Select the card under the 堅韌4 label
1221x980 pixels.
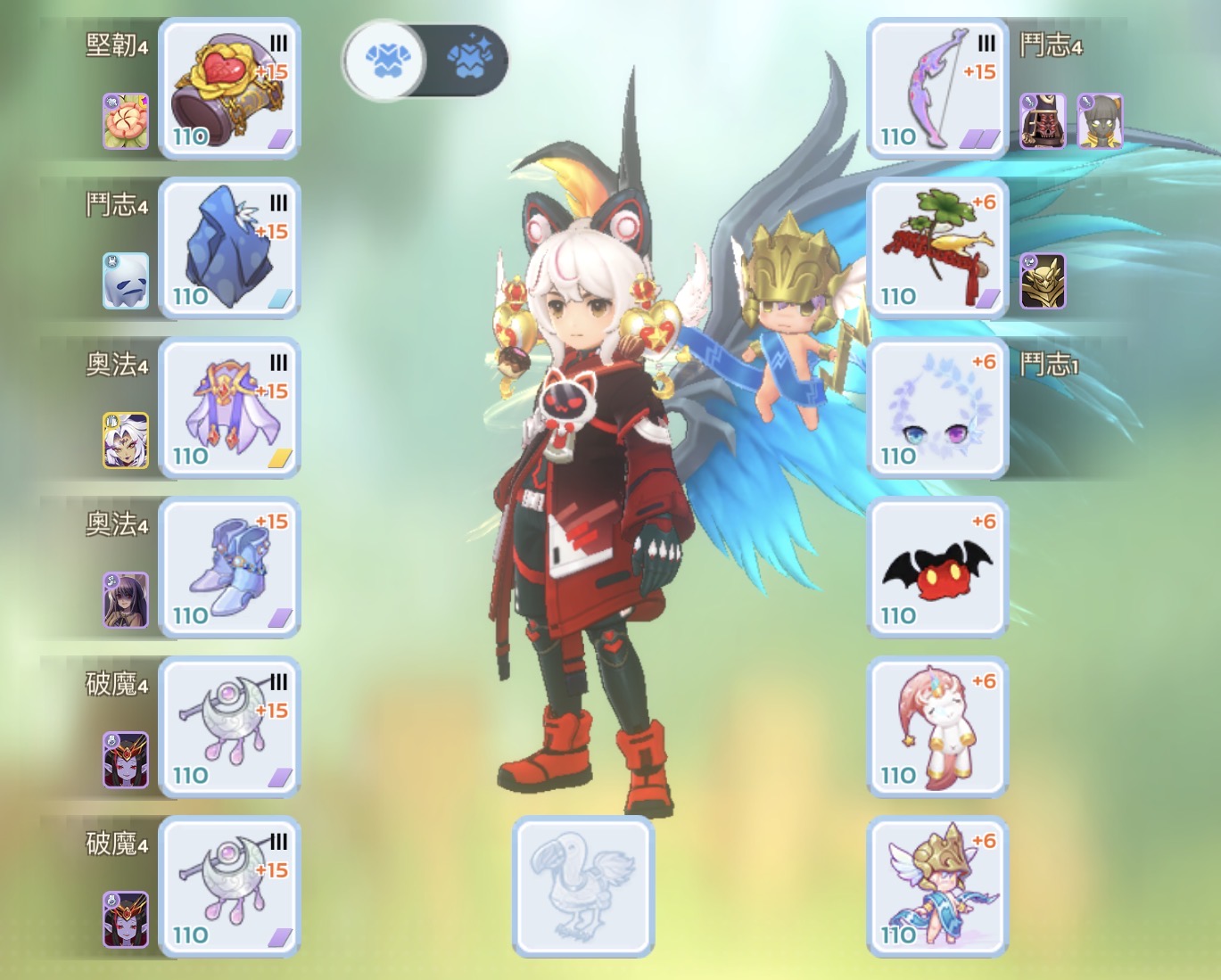click(x=125, y=120)
